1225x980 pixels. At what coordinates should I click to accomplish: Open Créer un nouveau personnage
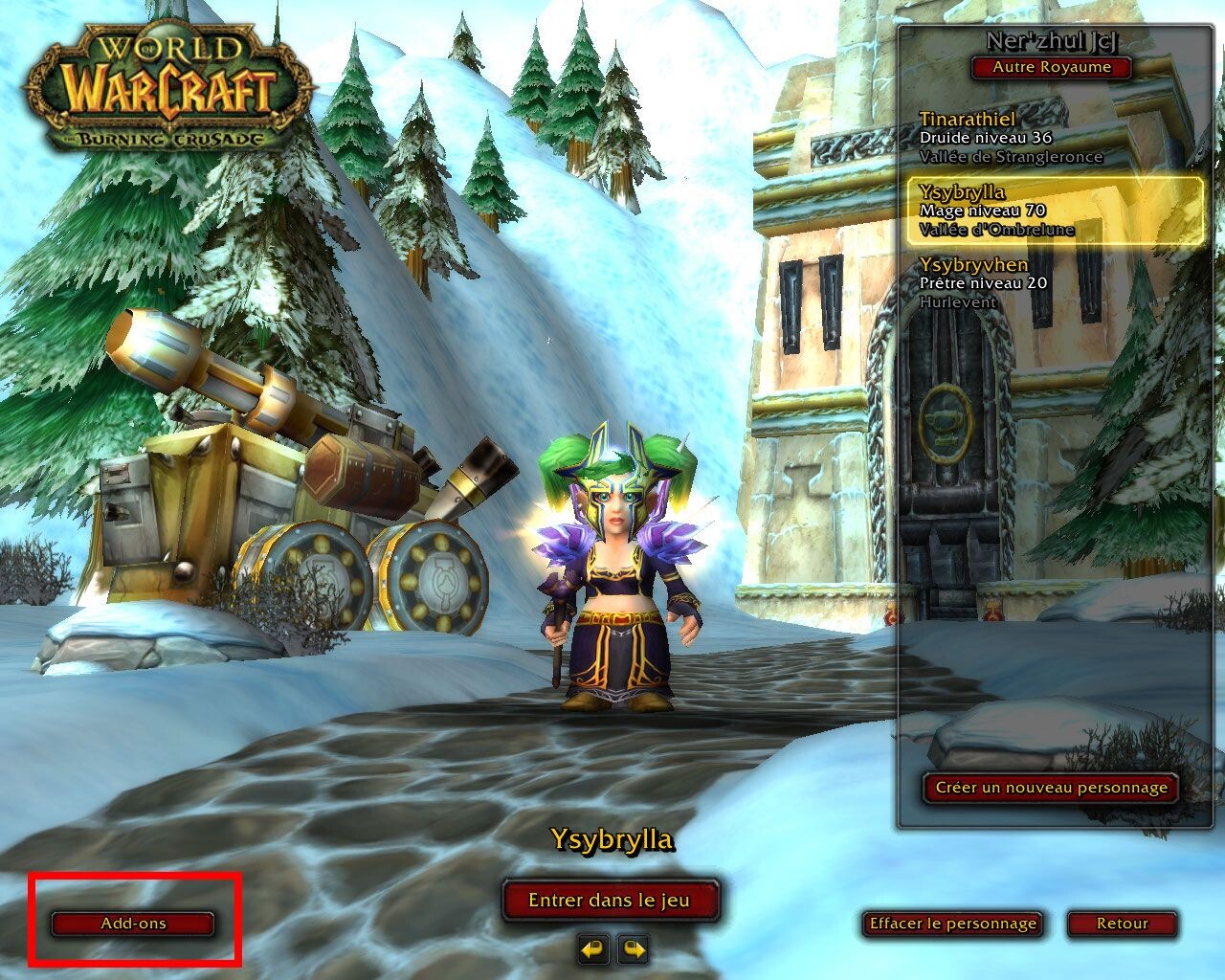[x=1051, y=788]
